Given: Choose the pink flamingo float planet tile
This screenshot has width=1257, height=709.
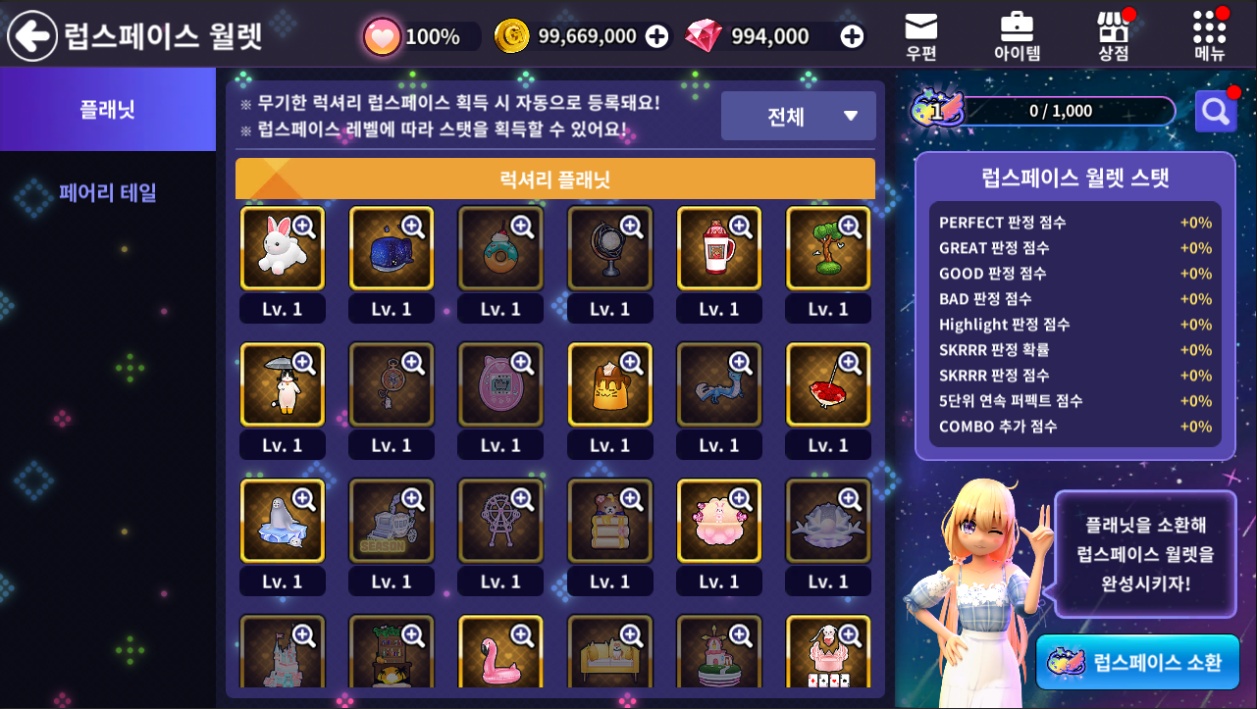Looking at the screenshot, I should (x=500, y=653).
